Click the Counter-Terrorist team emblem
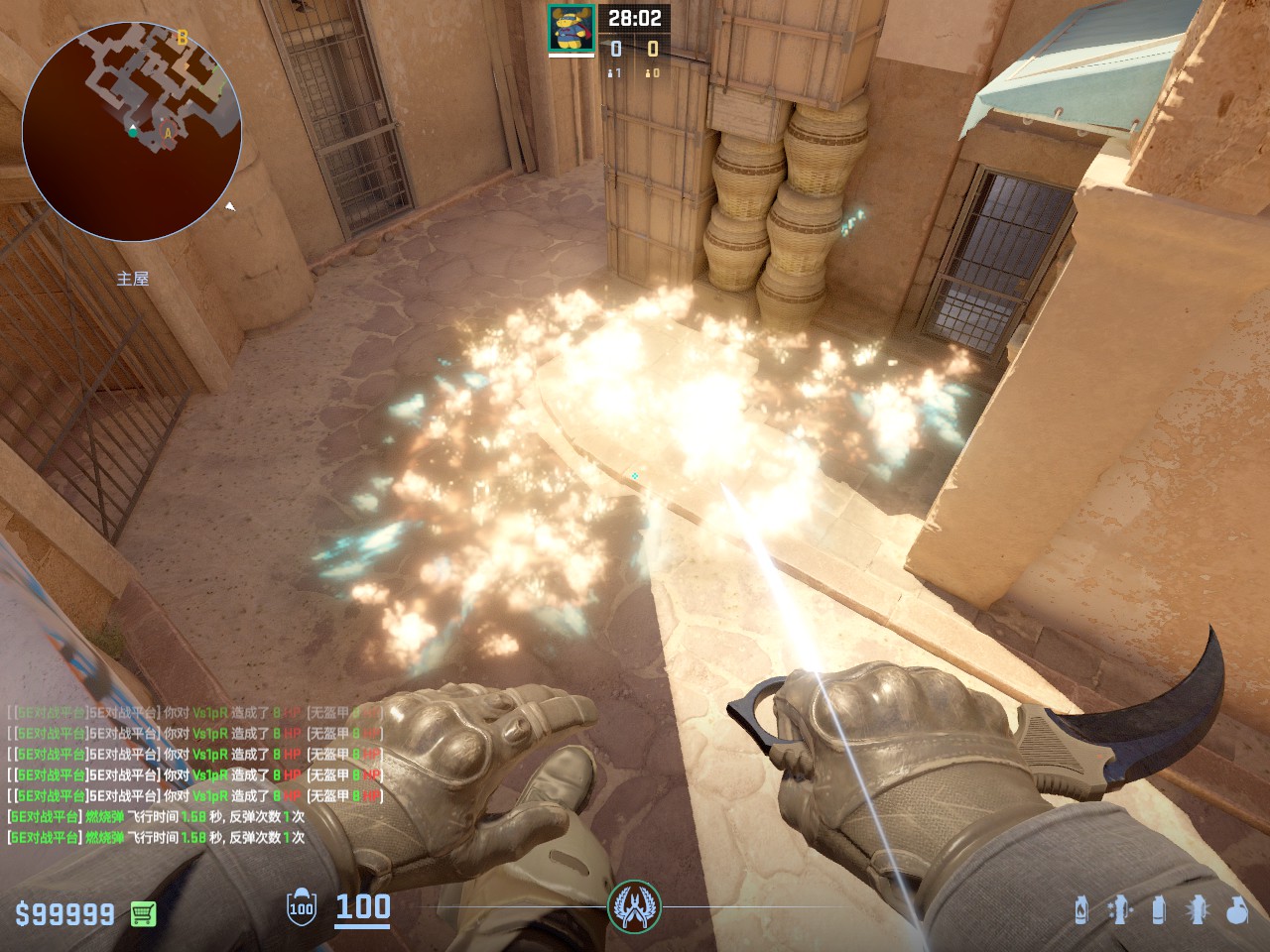The image size is (1270, 952). 634,905
